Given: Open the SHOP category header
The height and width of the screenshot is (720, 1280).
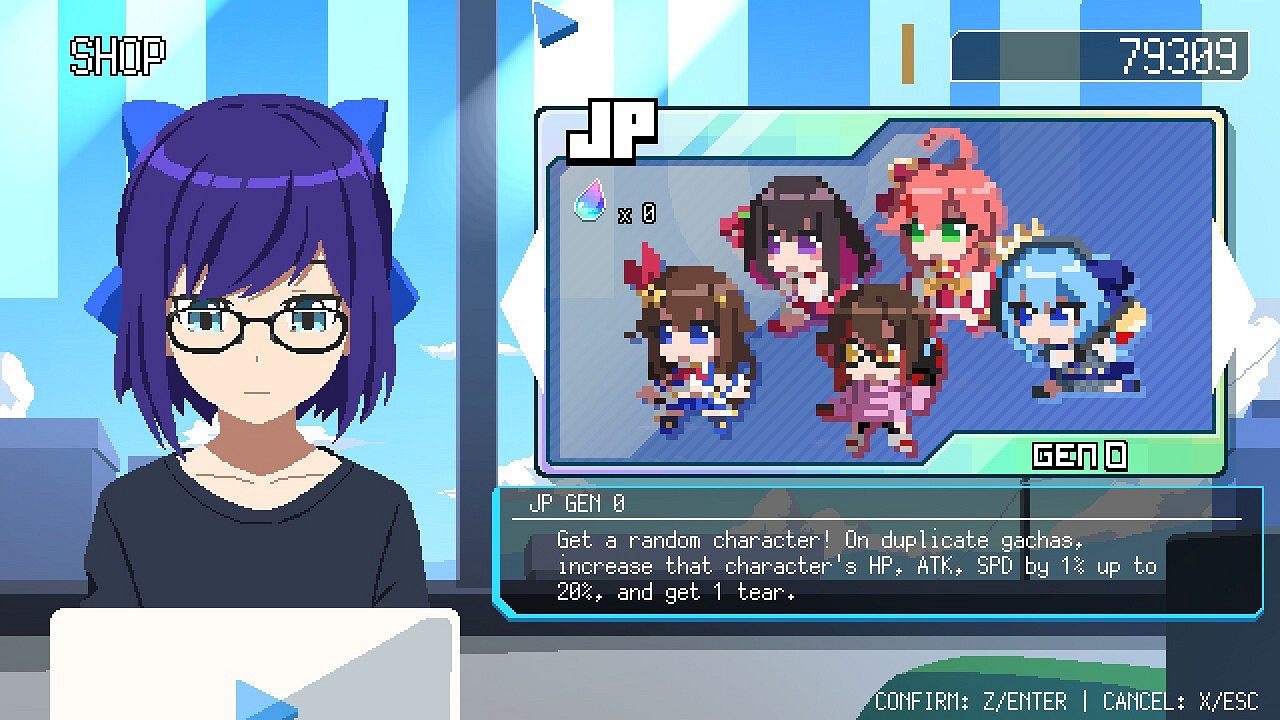Looking at the screenshot, I should pos(117,57).
